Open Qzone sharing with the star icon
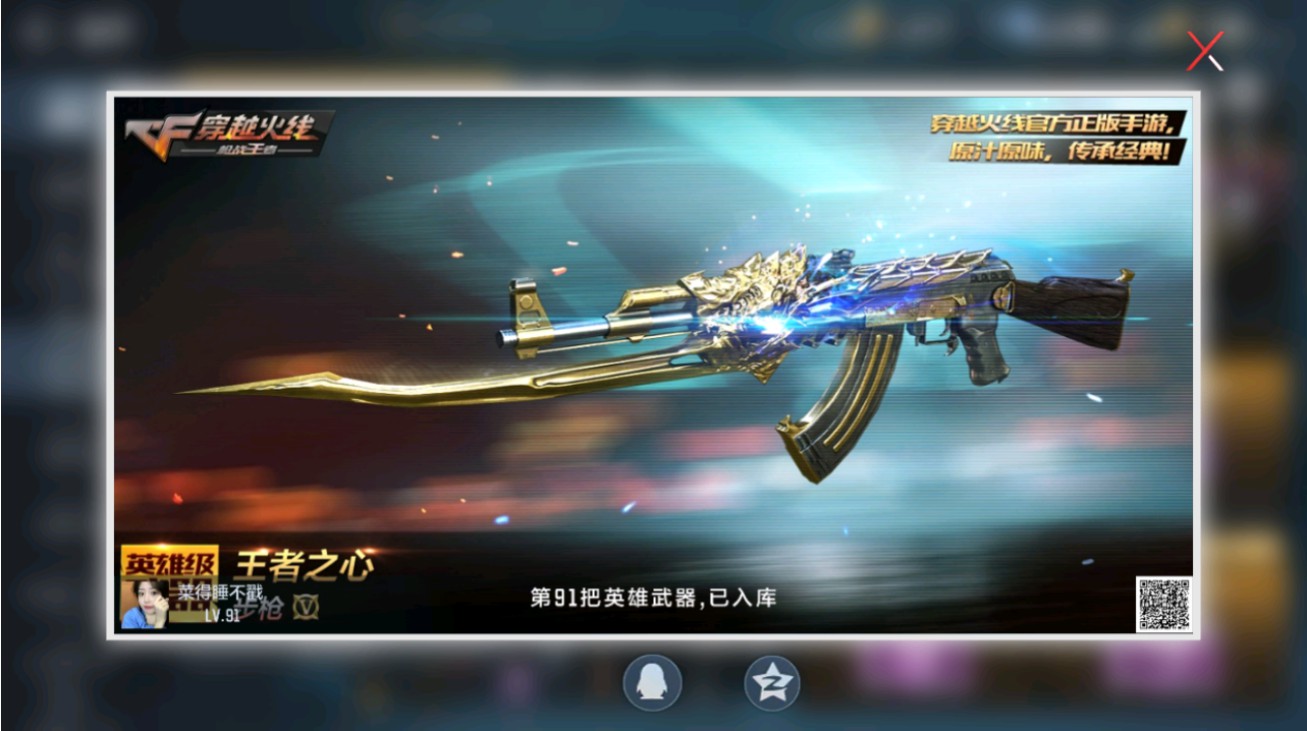Screen dimensions: 1307x731 click(x=775, y=682)
